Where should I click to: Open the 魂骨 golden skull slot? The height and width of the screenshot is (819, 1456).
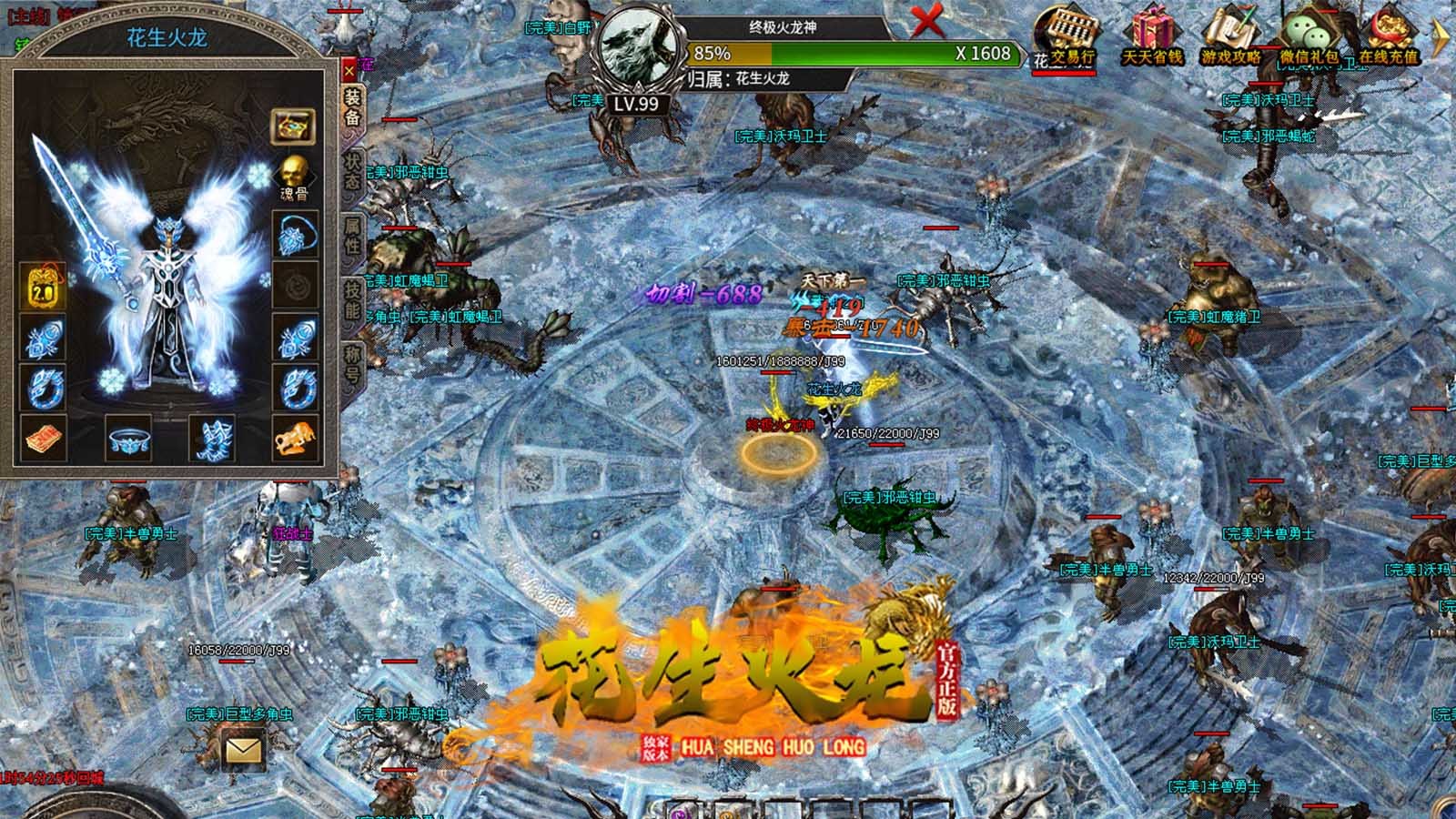[293, 174]
